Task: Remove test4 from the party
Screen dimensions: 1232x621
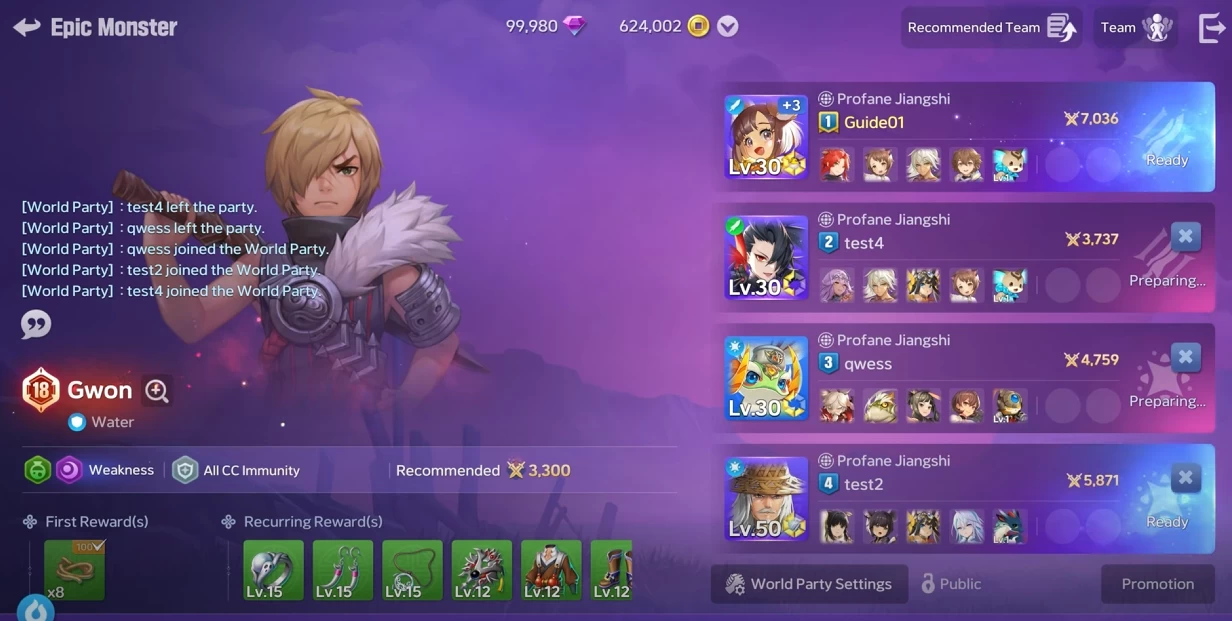Action: [1185, 237]
